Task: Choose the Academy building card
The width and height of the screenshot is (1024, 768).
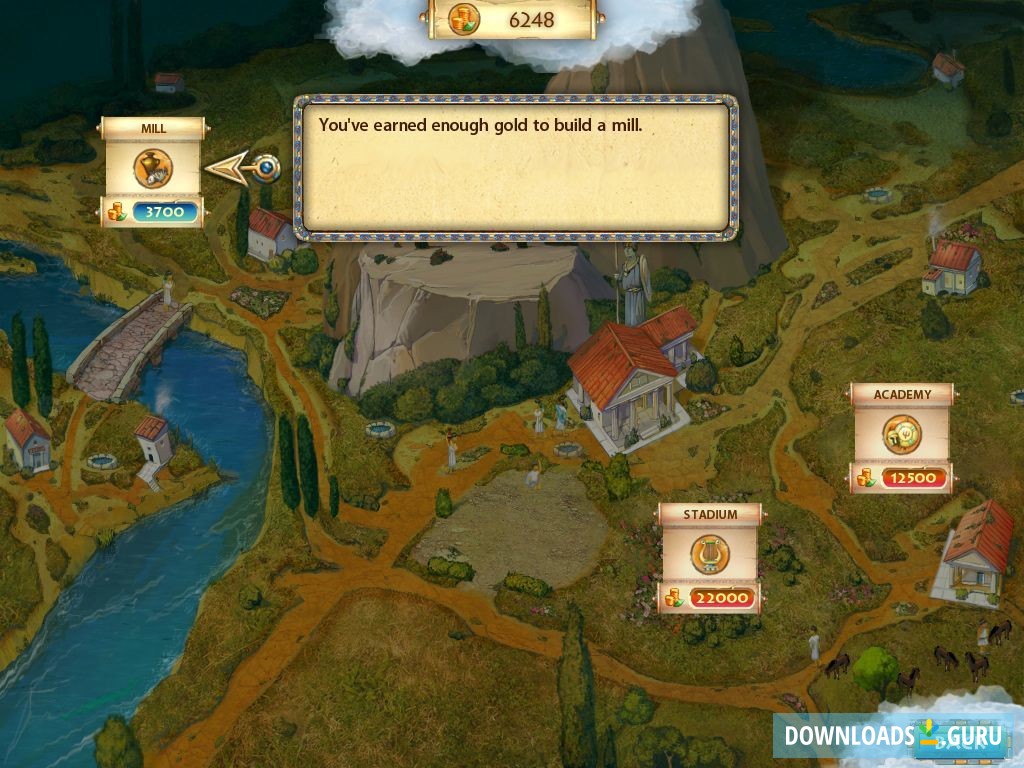Action: (x=901, y=435)
